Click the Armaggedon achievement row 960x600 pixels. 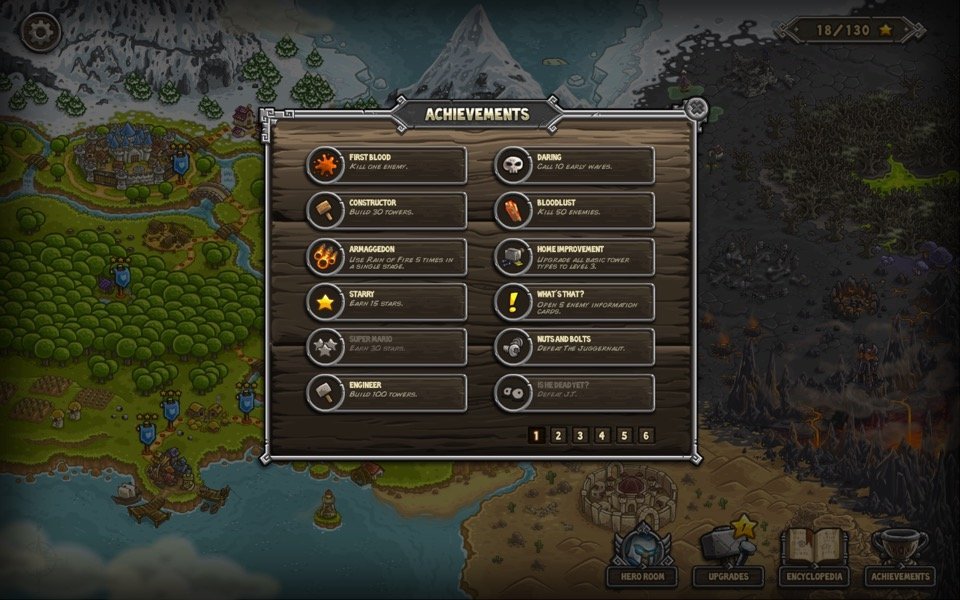pyautogui.click(x=386, y=256)
